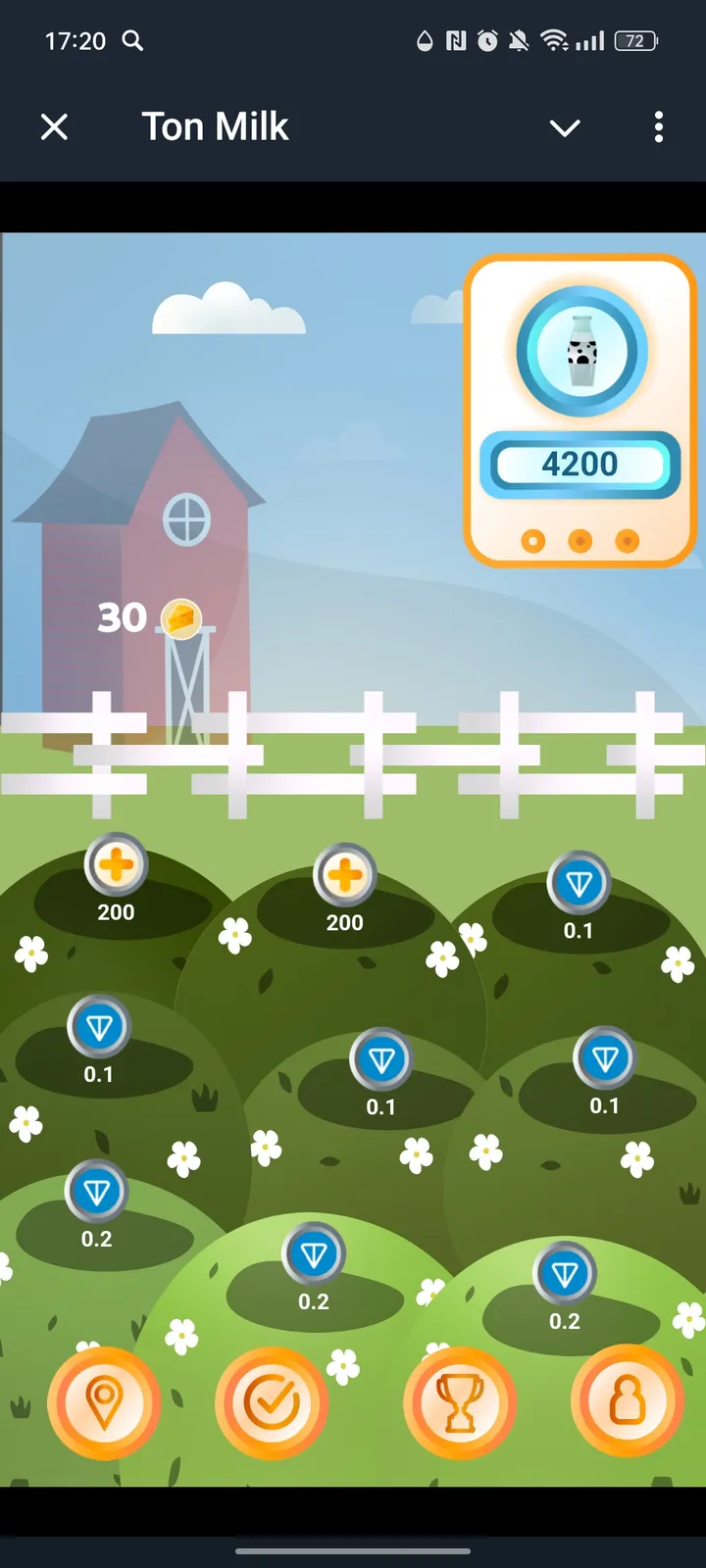Open the player profile button
Screen dimensions: 706x1568
628,1400
